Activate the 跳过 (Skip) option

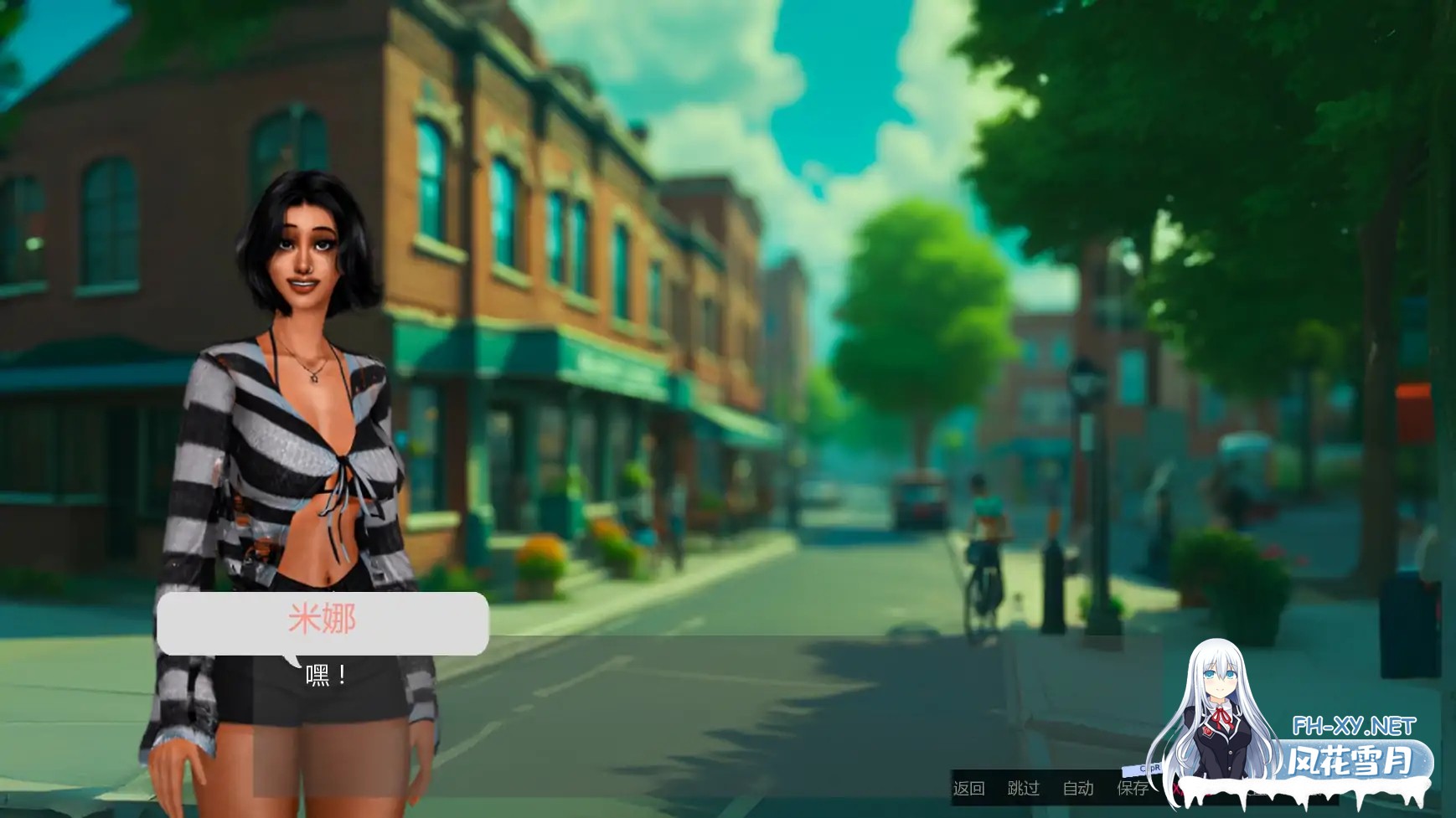point(1023,788)
